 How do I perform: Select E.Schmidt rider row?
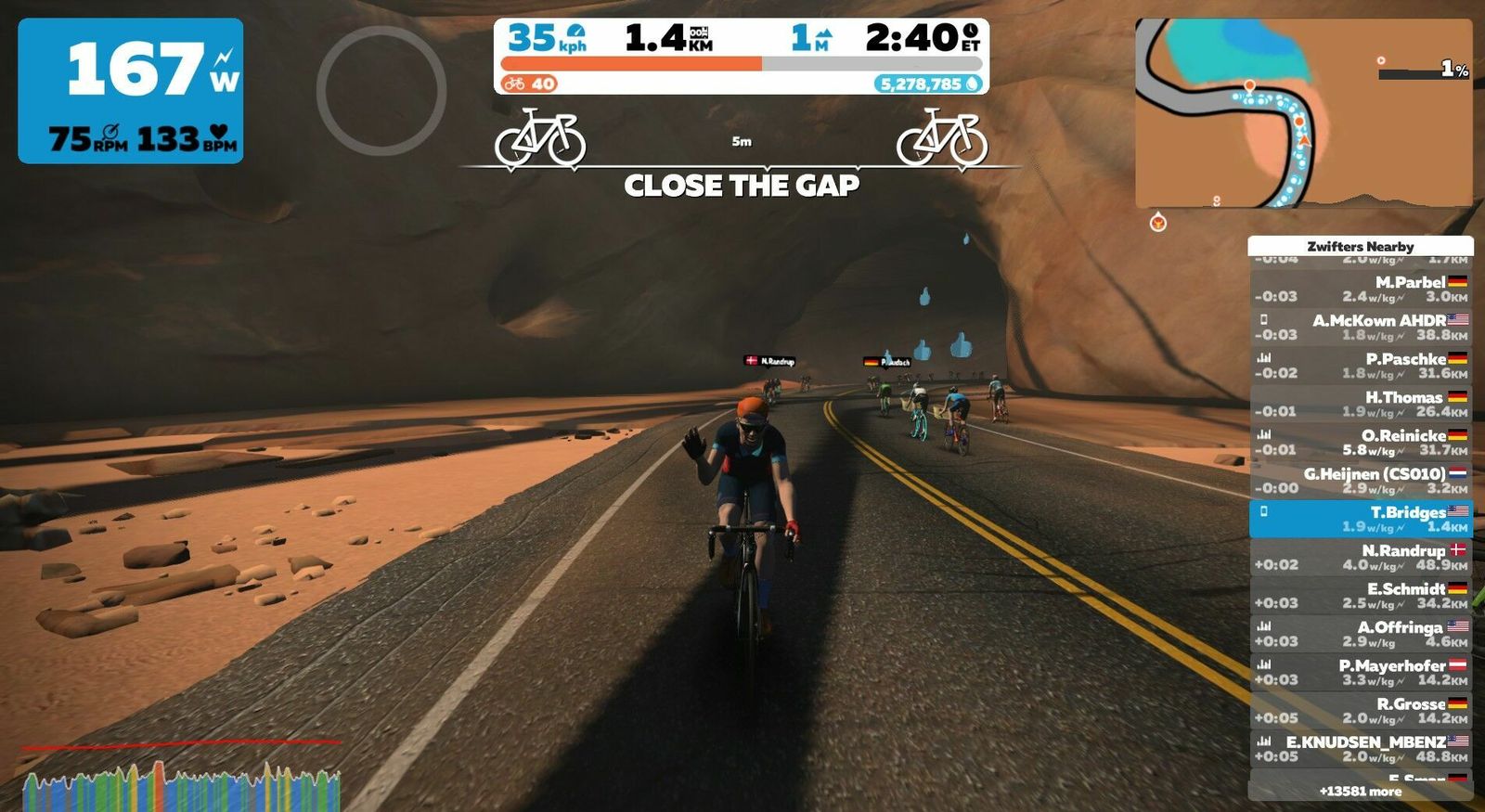tap(1360, 595)
